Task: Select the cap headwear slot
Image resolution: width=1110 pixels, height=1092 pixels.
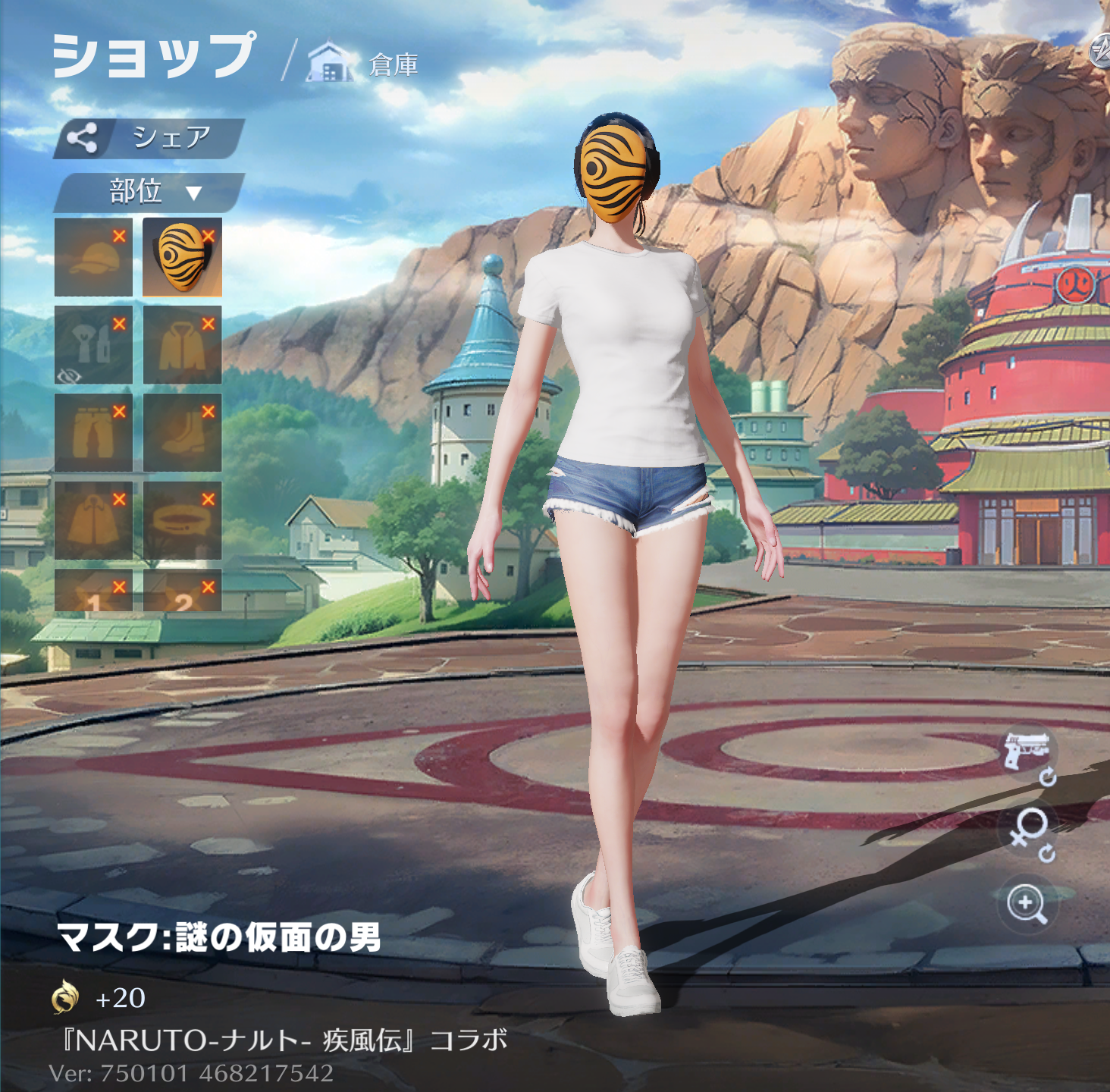Action: (x=93, y=257)
